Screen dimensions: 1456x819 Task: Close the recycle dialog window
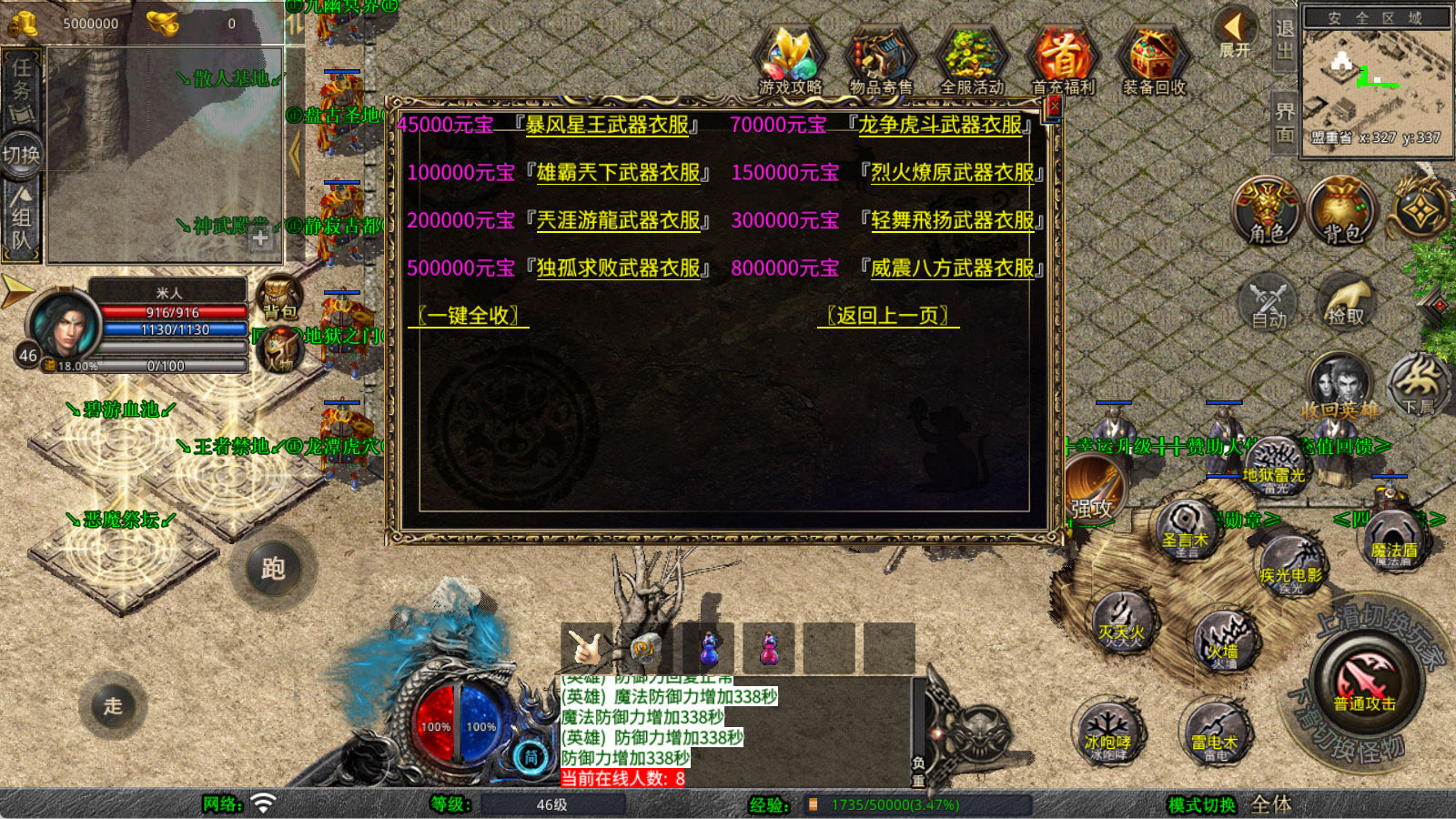(x=1054, y=106)
